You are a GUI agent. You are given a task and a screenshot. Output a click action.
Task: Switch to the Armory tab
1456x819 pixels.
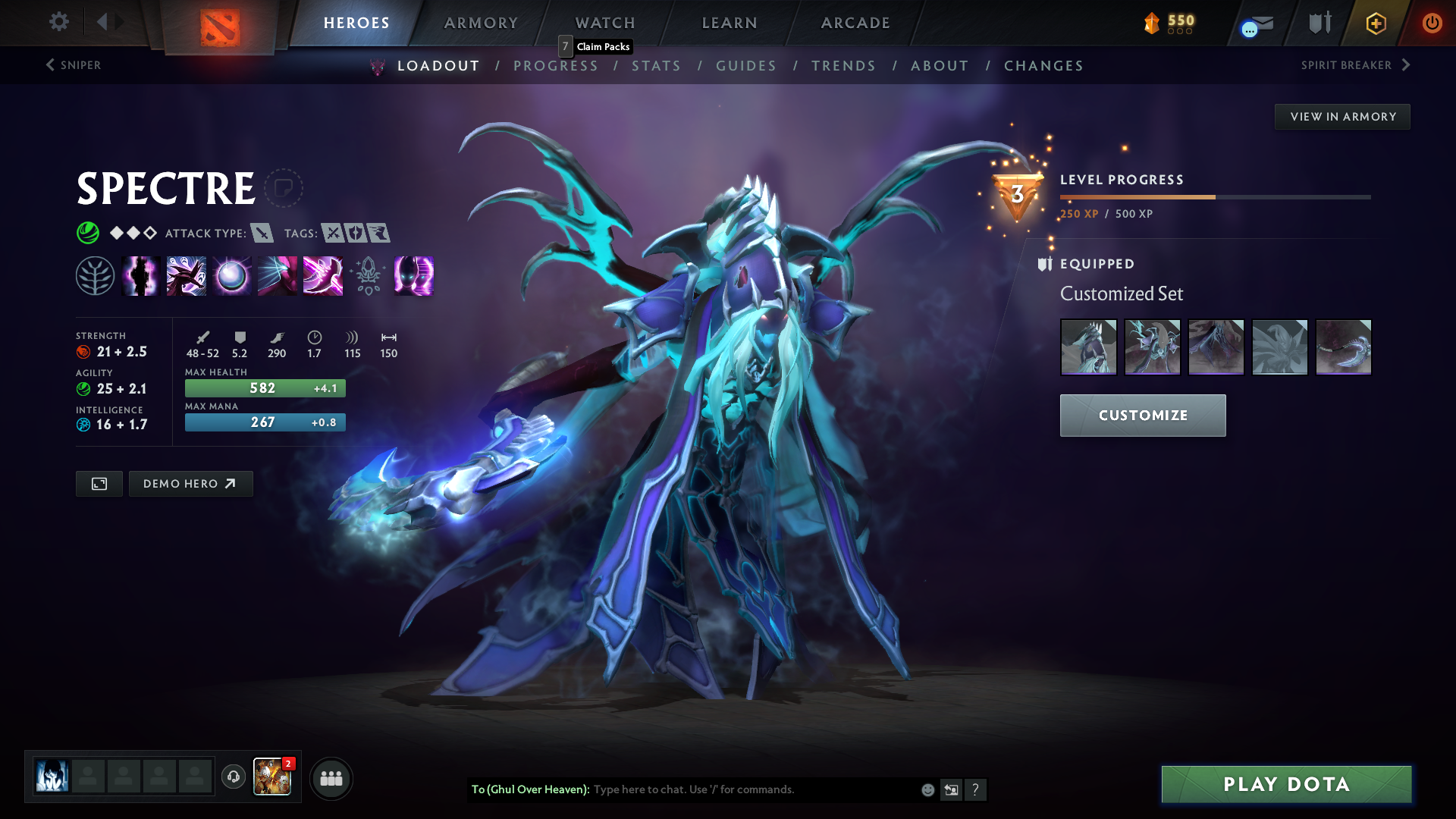click(481, 23)
